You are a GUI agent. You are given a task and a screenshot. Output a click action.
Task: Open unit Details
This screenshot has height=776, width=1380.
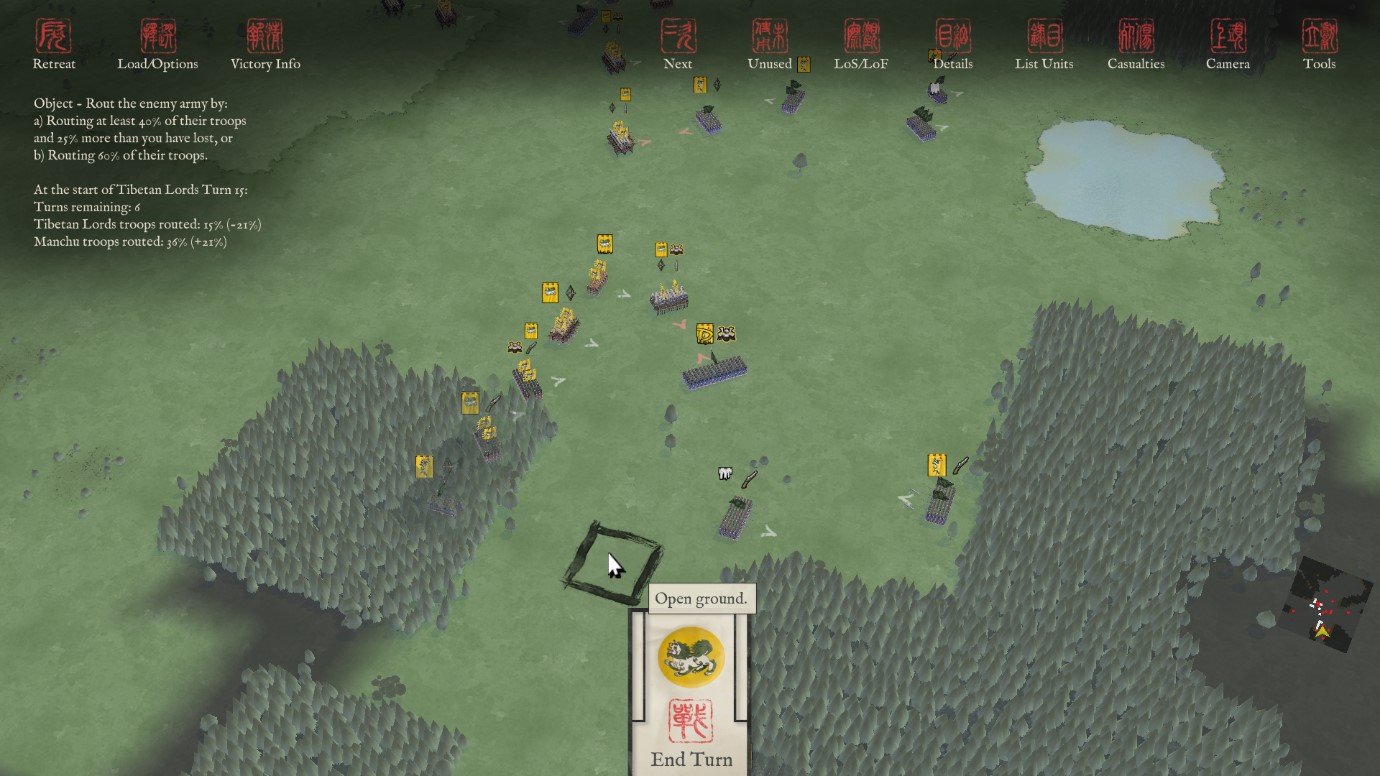pyautogui.click(x=952, y=45)
